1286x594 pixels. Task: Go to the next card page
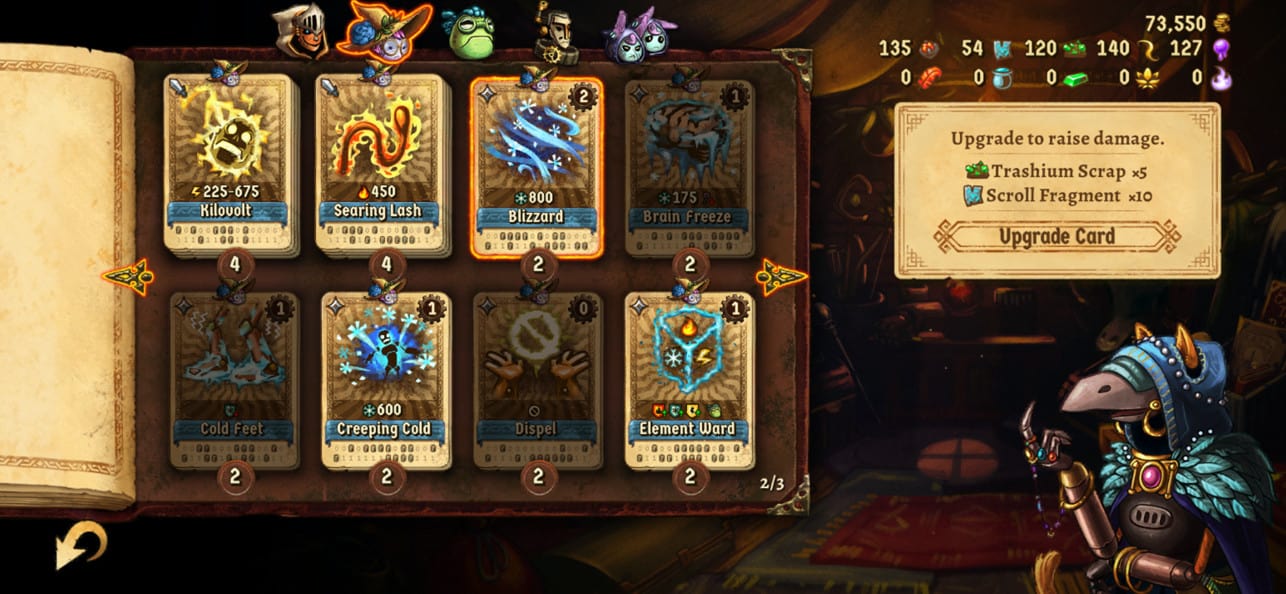[x=780, y=277]
